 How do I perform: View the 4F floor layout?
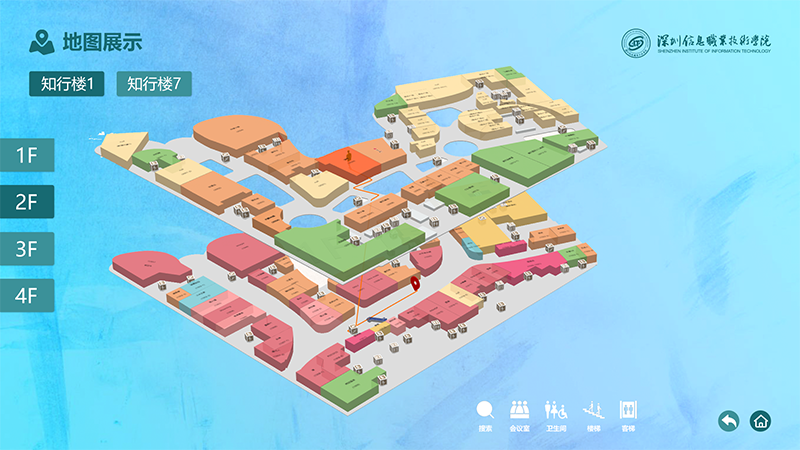point(26,295)
